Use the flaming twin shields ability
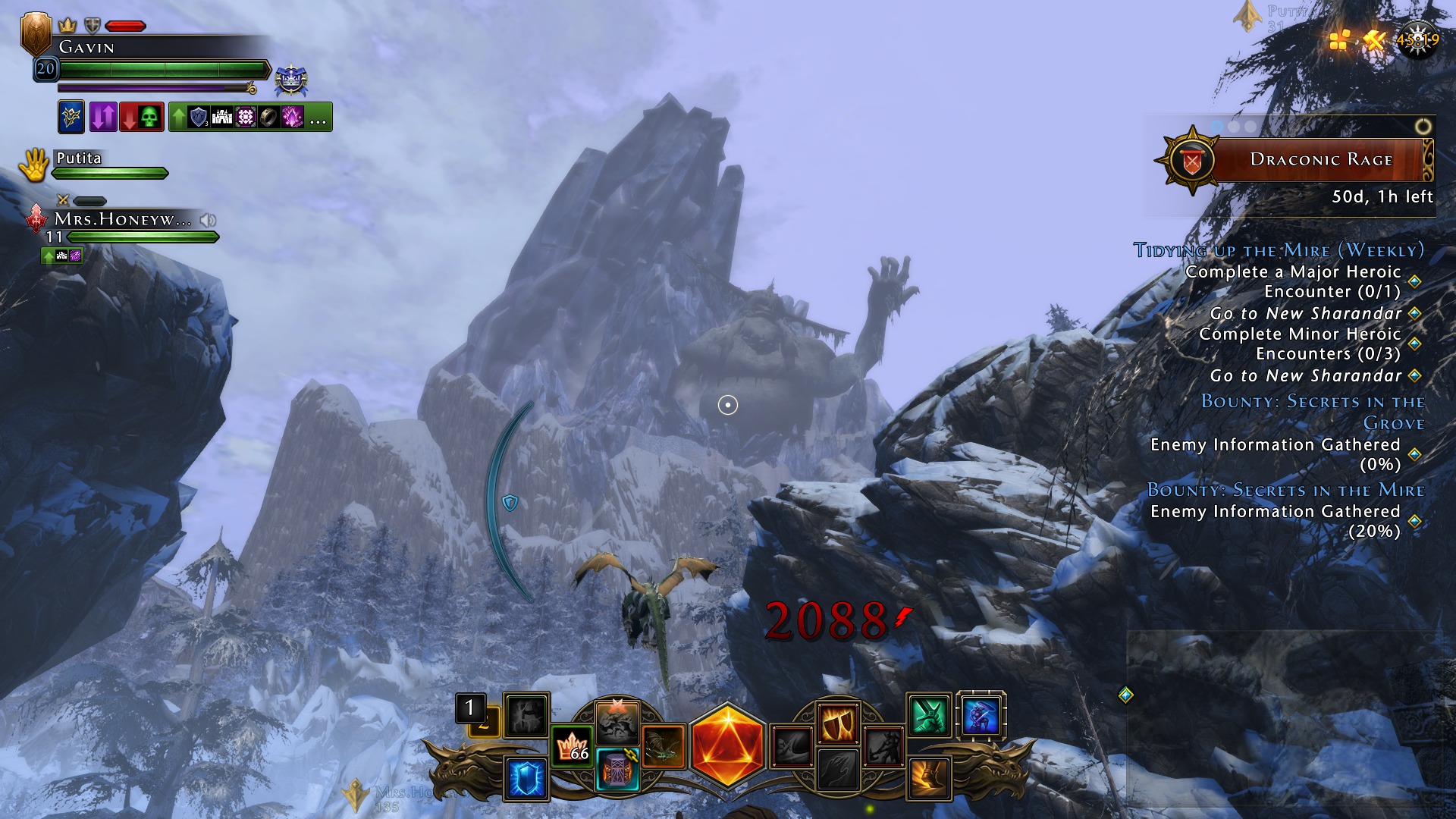The height and width of the screenshot is (819, 1456). pyautogui.click(x=837, y=723)
